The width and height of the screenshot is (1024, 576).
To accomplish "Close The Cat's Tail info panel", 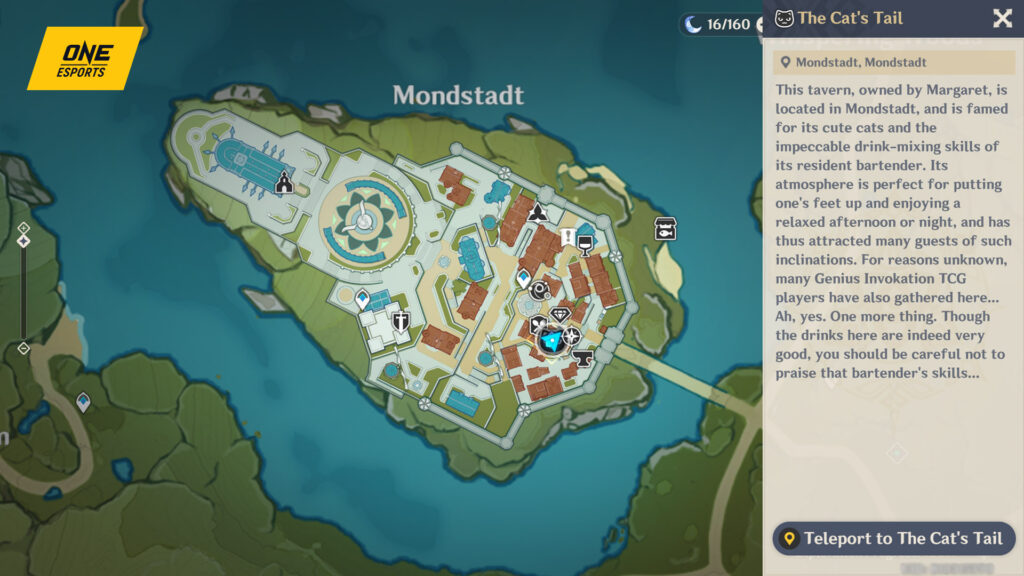I will pyautogui.click(x=1001, y=18).
